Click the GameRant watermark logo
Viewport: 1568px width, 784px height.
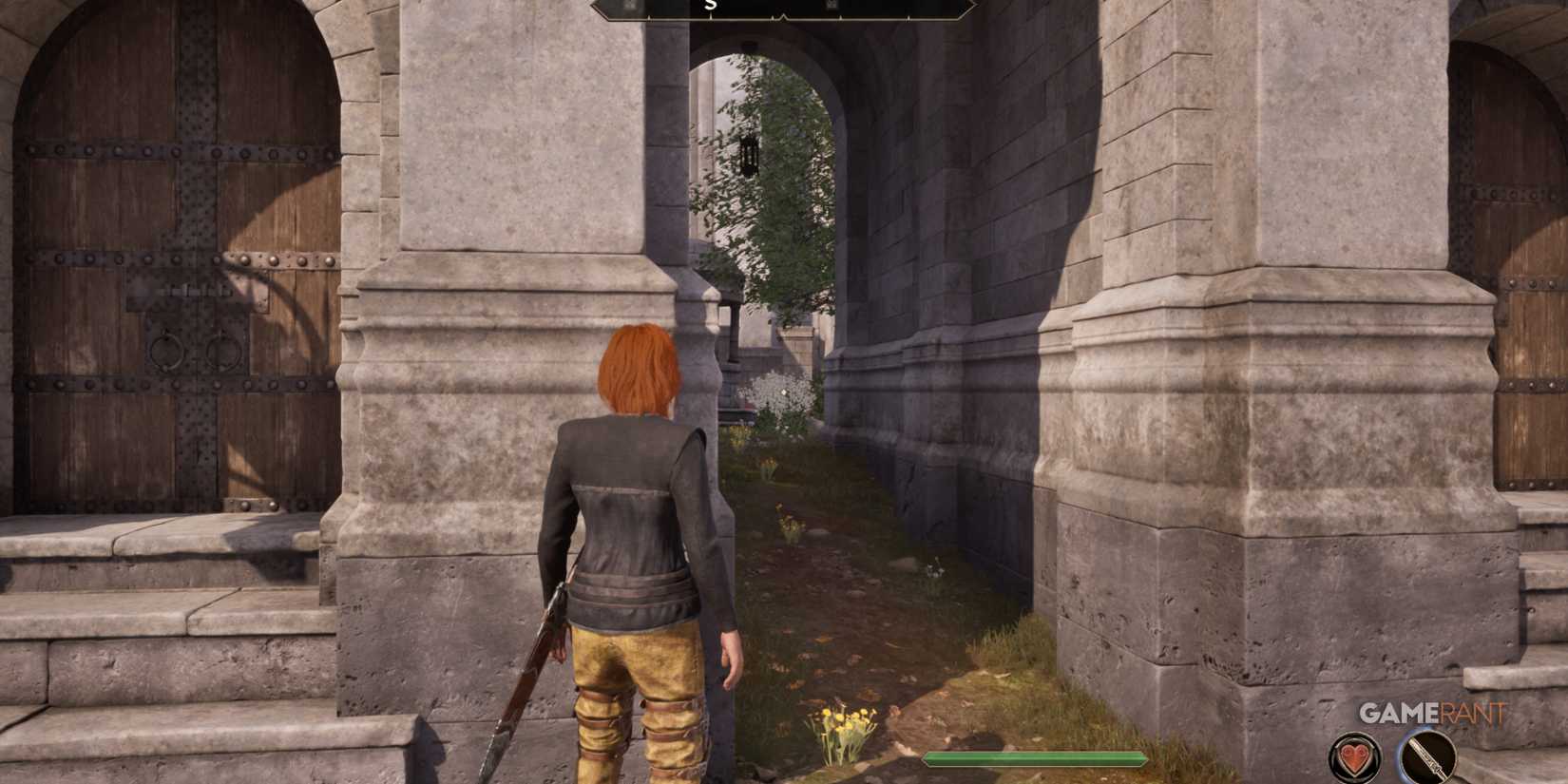click(x=1431, y=713)
